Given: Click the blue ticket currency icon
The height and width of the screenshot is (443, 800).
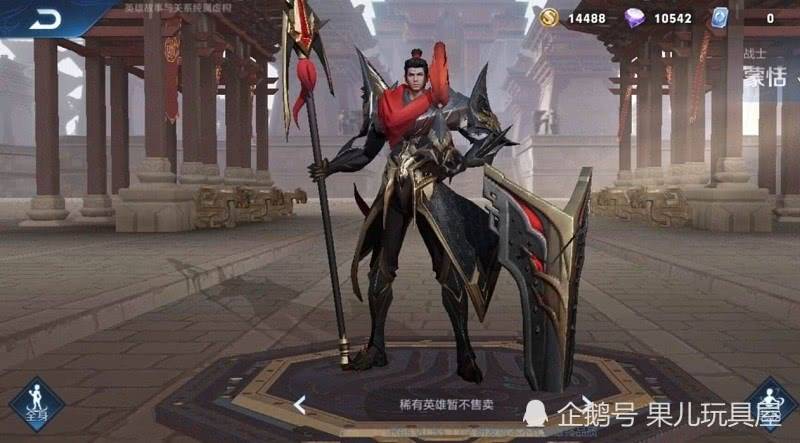Looking at the screenshot, I should [721, 18].
